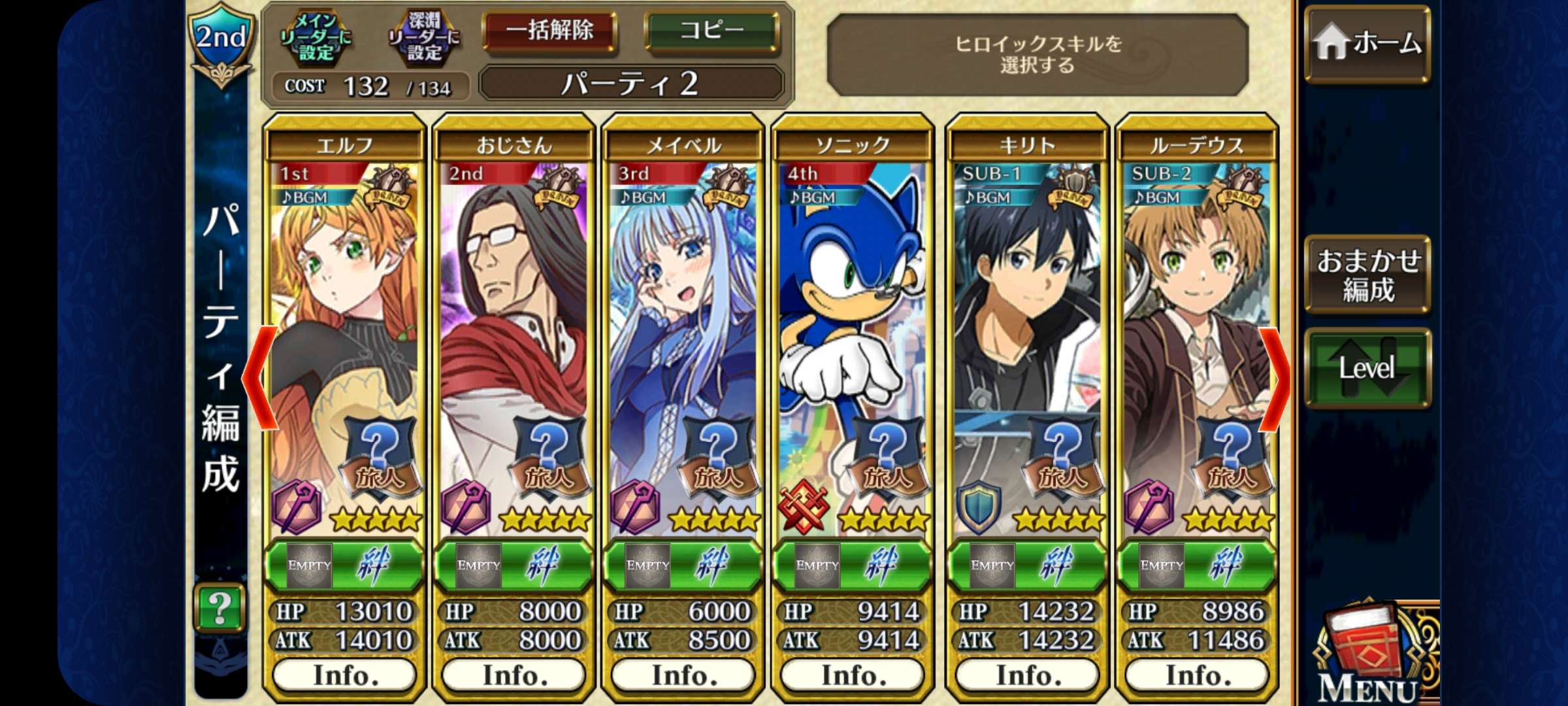Show Info for メイベル
Screen dimensions: 1568x706
pyautogui.click(x=683, y=675)
